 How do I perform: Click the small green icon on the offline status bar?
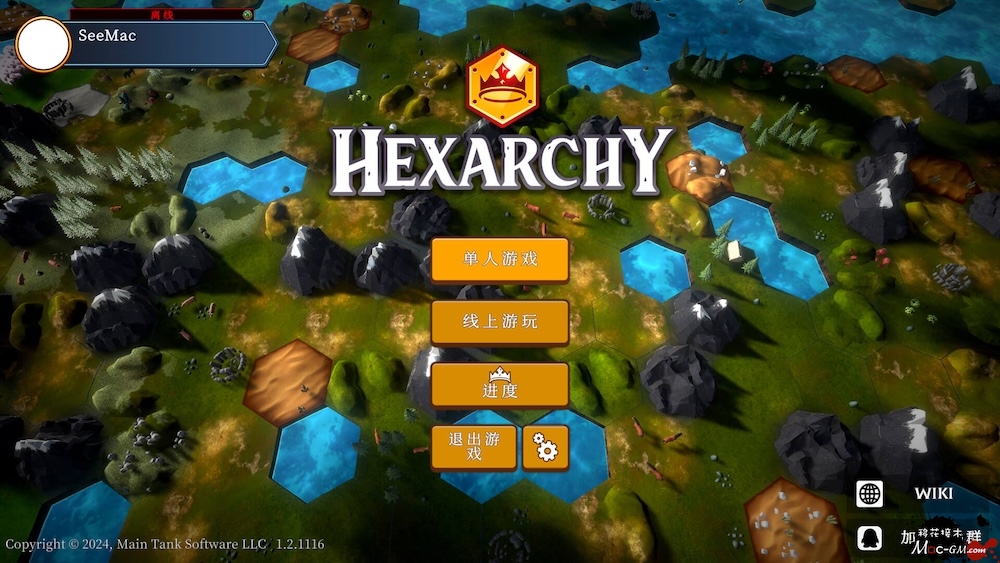point(246,15)
